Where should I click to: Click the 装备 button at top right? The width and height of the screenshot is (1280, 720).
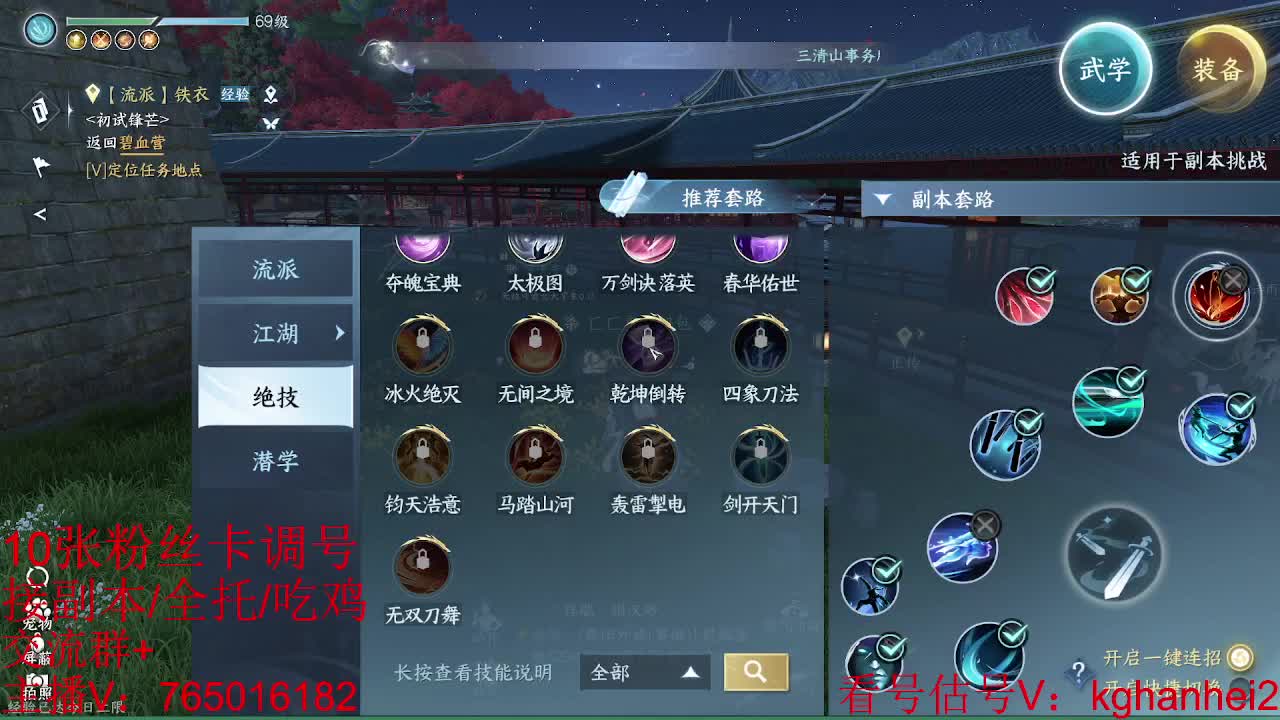coord(1222,69)
